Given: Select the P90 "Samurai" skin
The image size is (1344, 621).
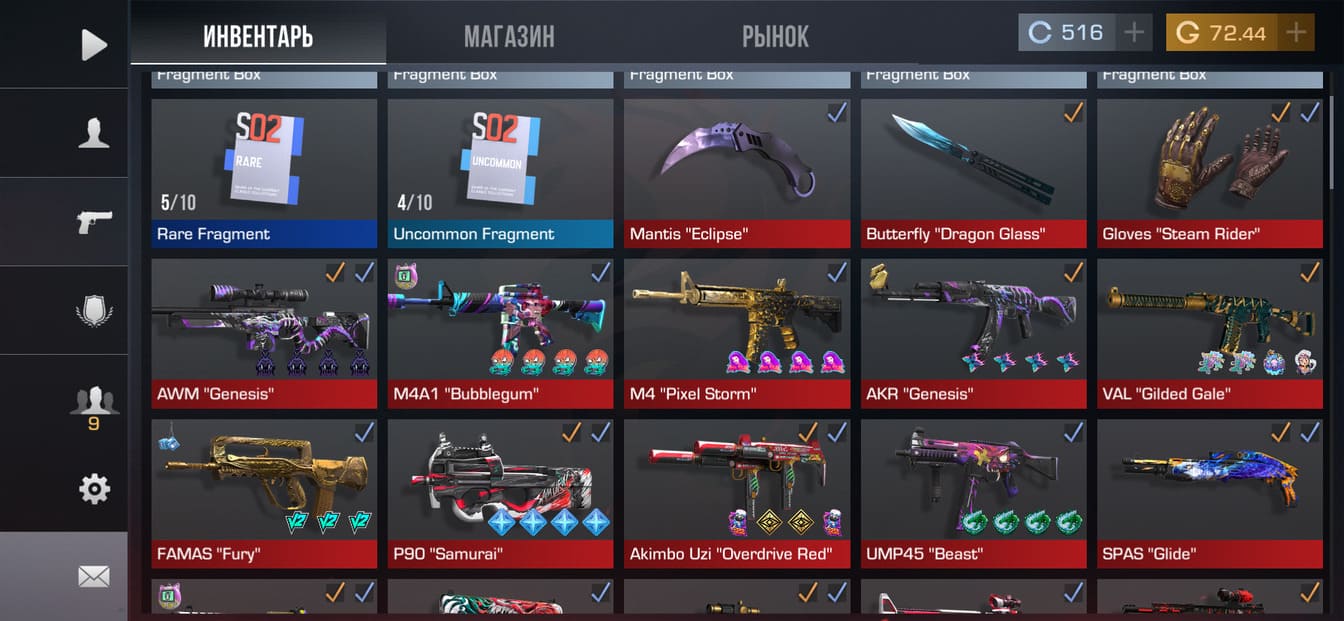Looking at the screenshot, I should click(x=500, y=492).
